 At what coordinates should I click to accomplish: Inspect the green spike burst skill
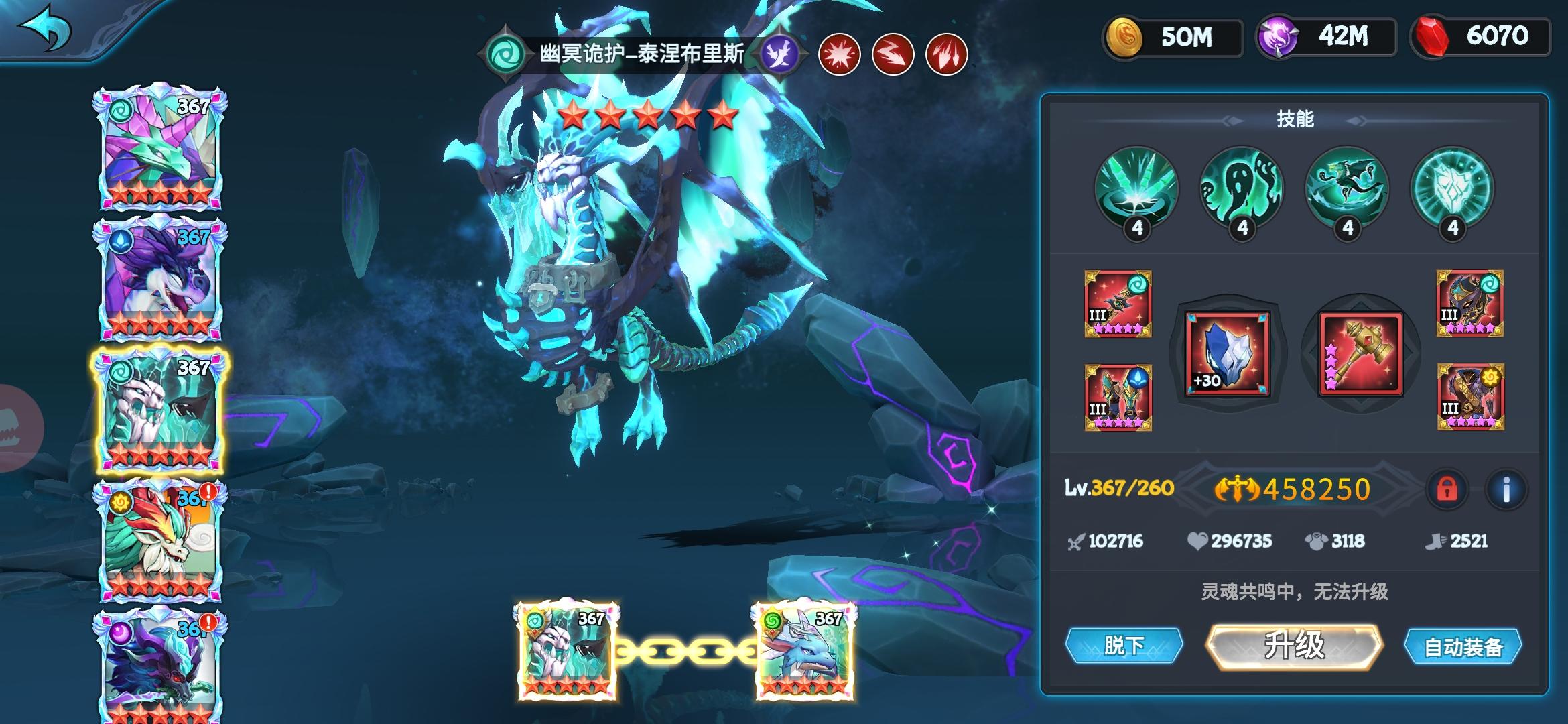pos(1136,188)
